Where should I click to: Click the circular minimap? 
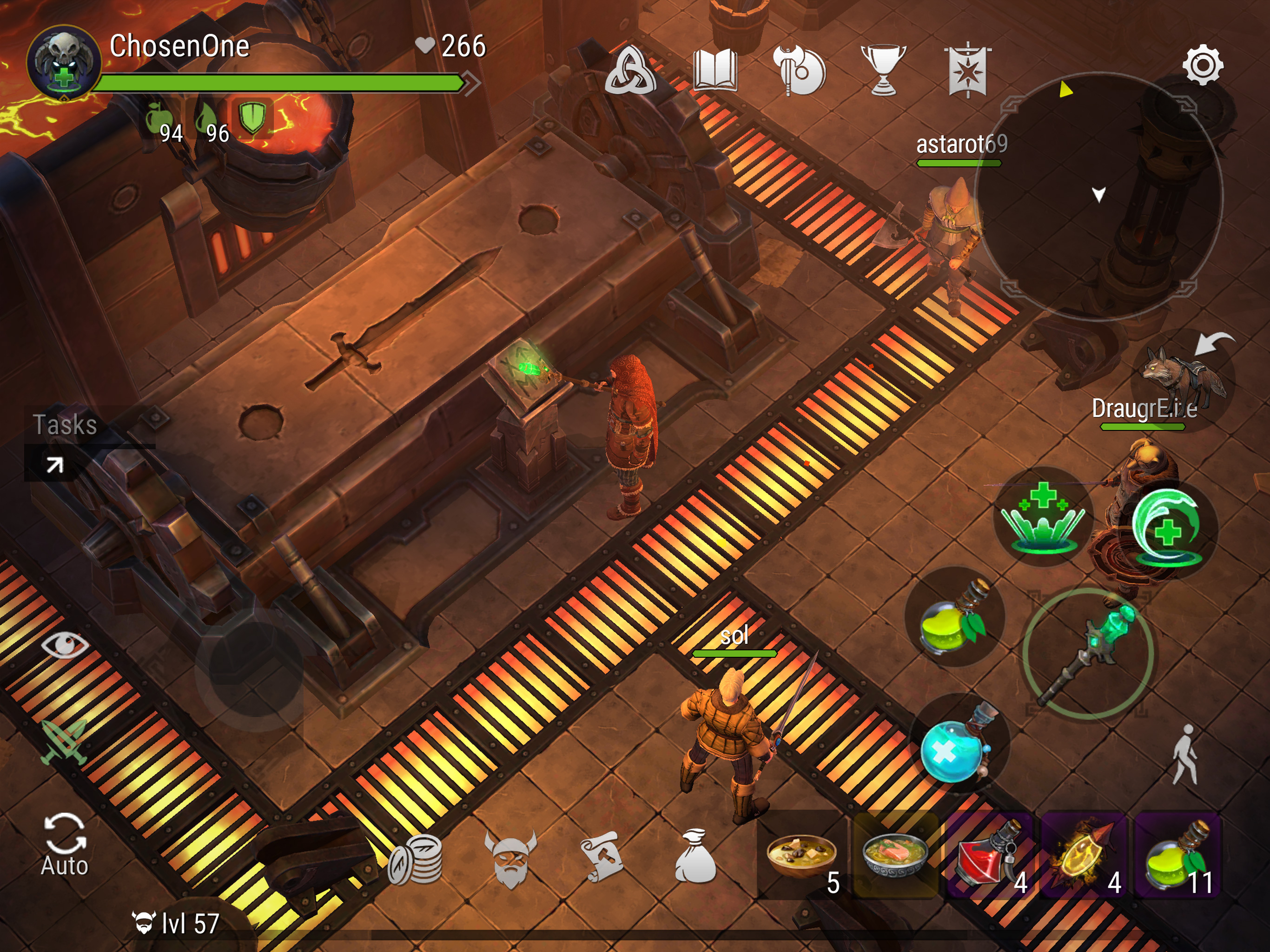[1098, 195]
